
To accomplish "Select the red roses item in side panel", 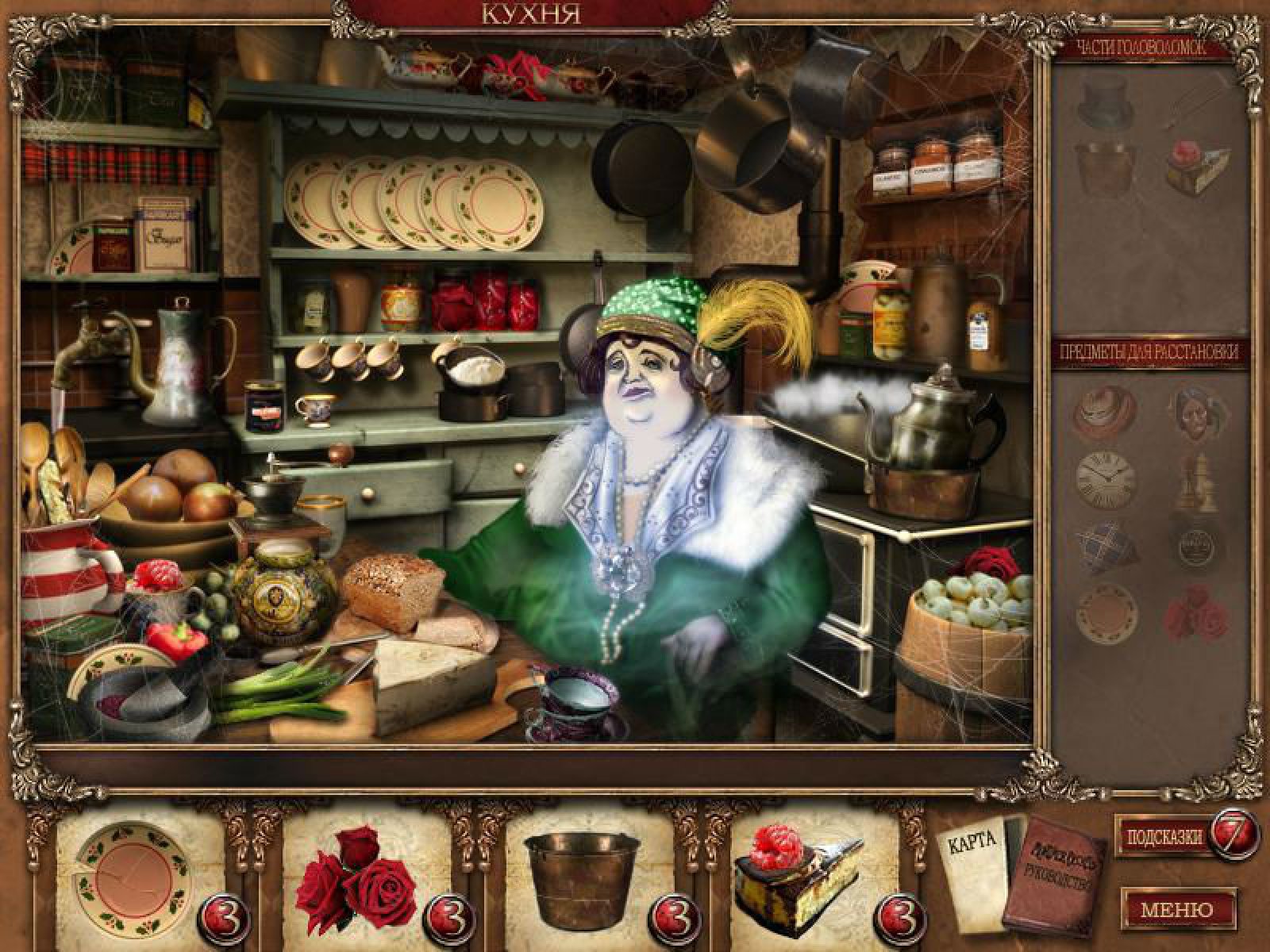I will click(1196, 612).
